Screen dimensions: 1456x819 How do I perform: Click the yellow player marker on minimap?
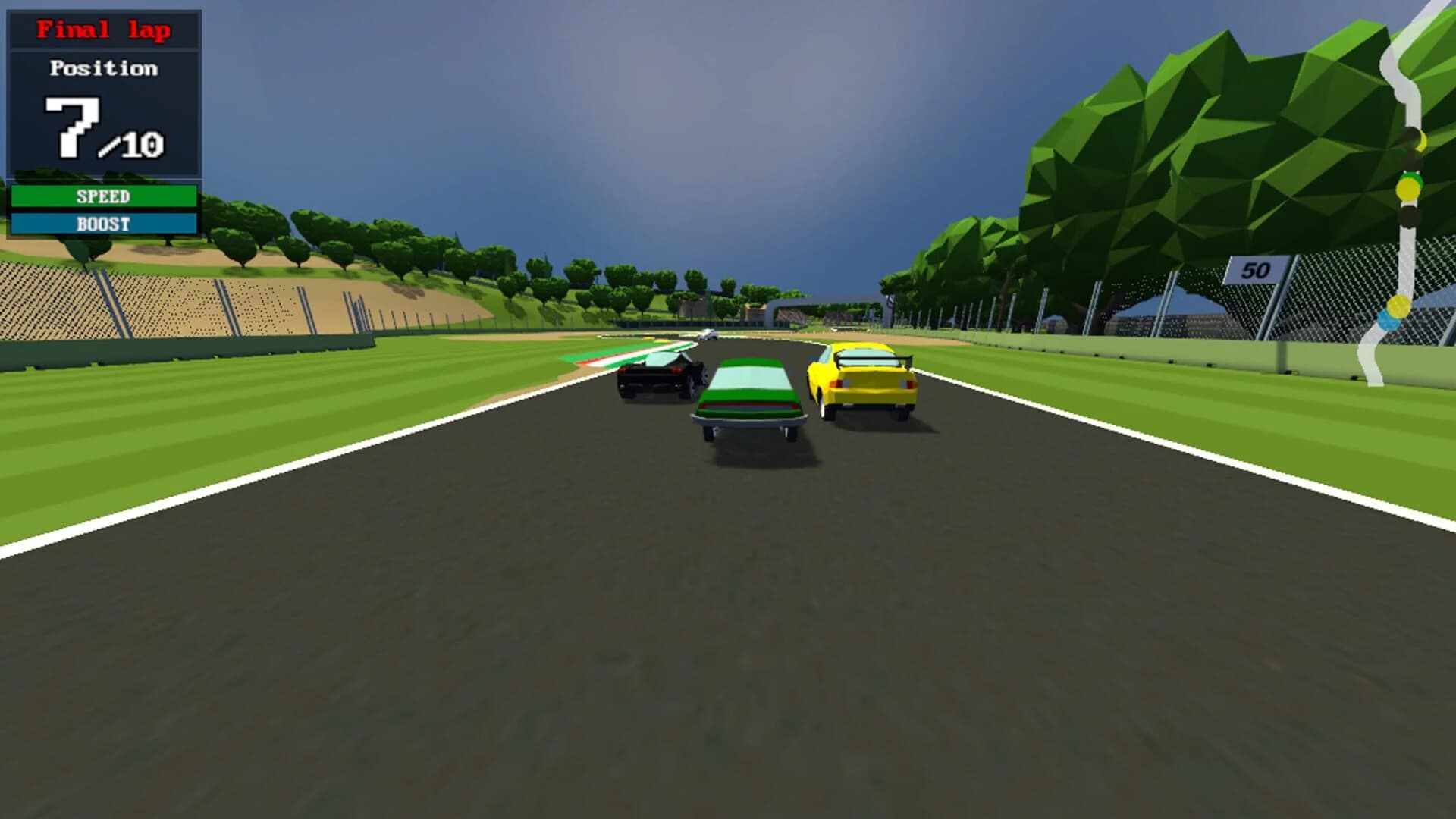click(1409, 190)
